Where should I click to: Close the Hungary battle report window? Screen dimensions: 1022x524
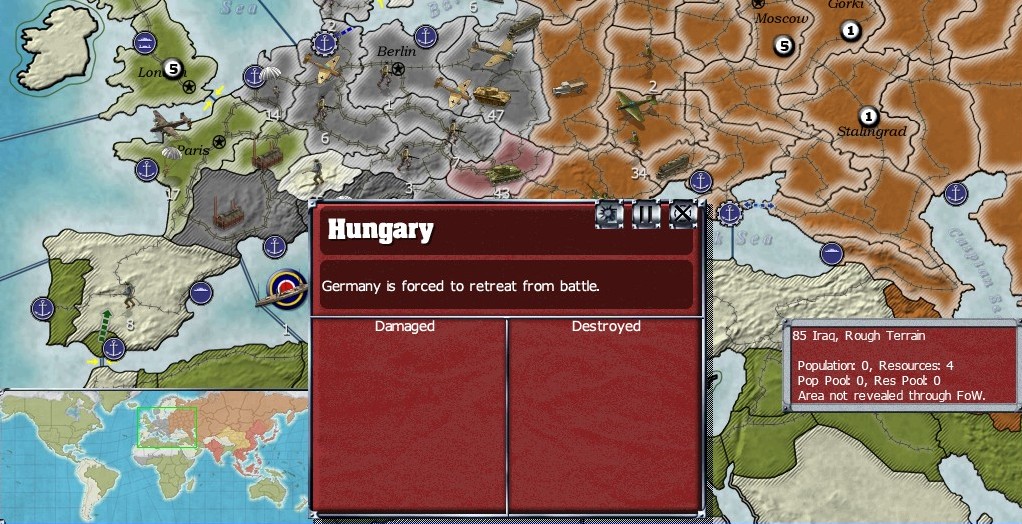(x=682, y=213)
